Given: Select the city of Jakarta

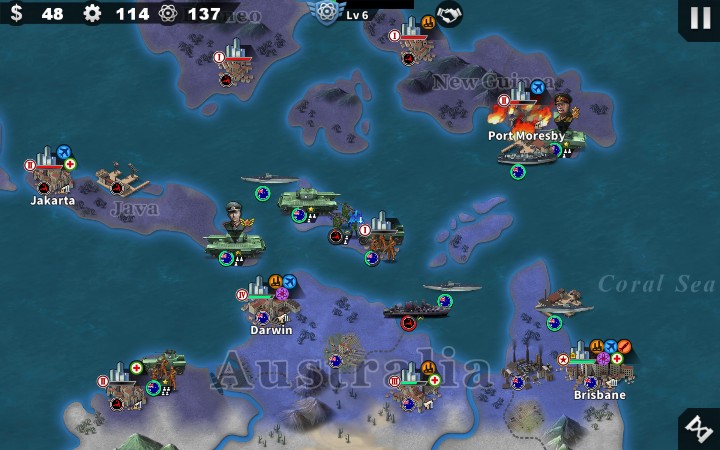Looking at the screenshot, I should tap(50, 176).
